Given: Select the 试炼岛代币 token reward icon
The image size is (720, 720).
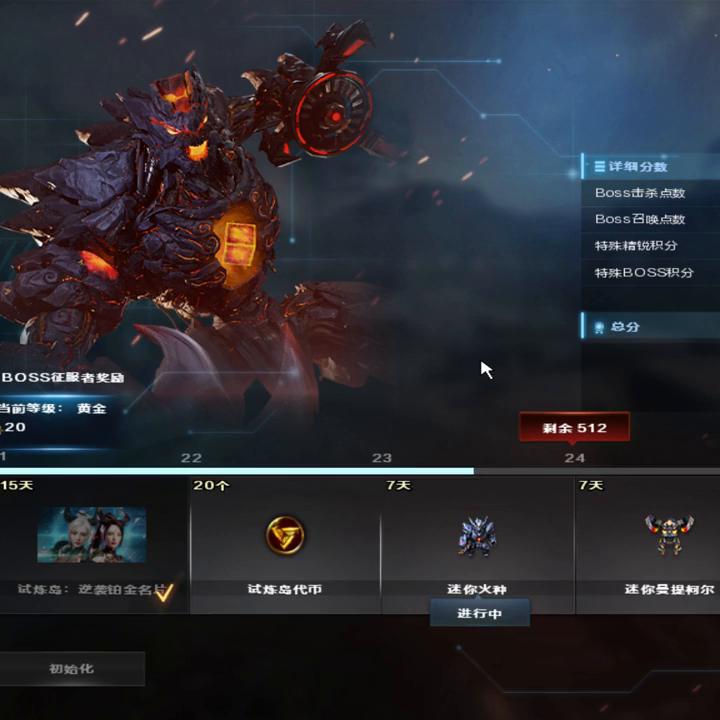Looking at the screenshot, I should tap(286, 536).
